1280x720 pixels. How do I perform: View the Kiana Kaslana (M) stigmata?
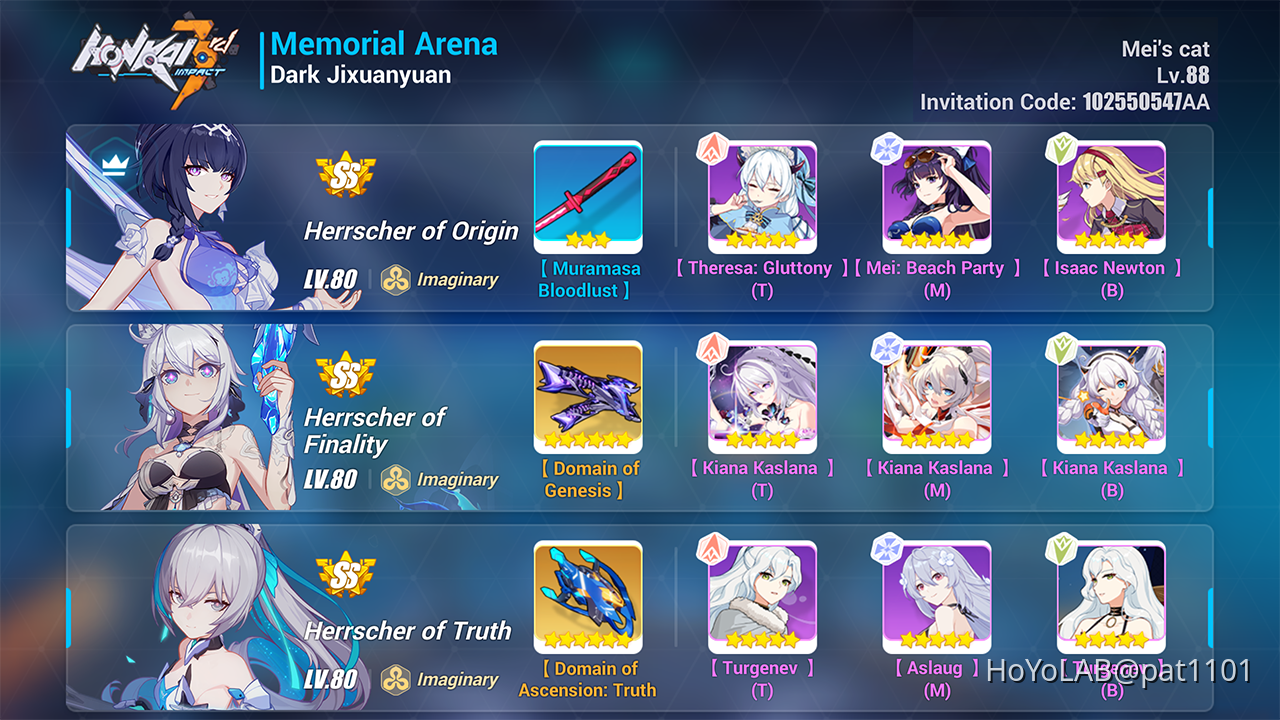[937, 397]
